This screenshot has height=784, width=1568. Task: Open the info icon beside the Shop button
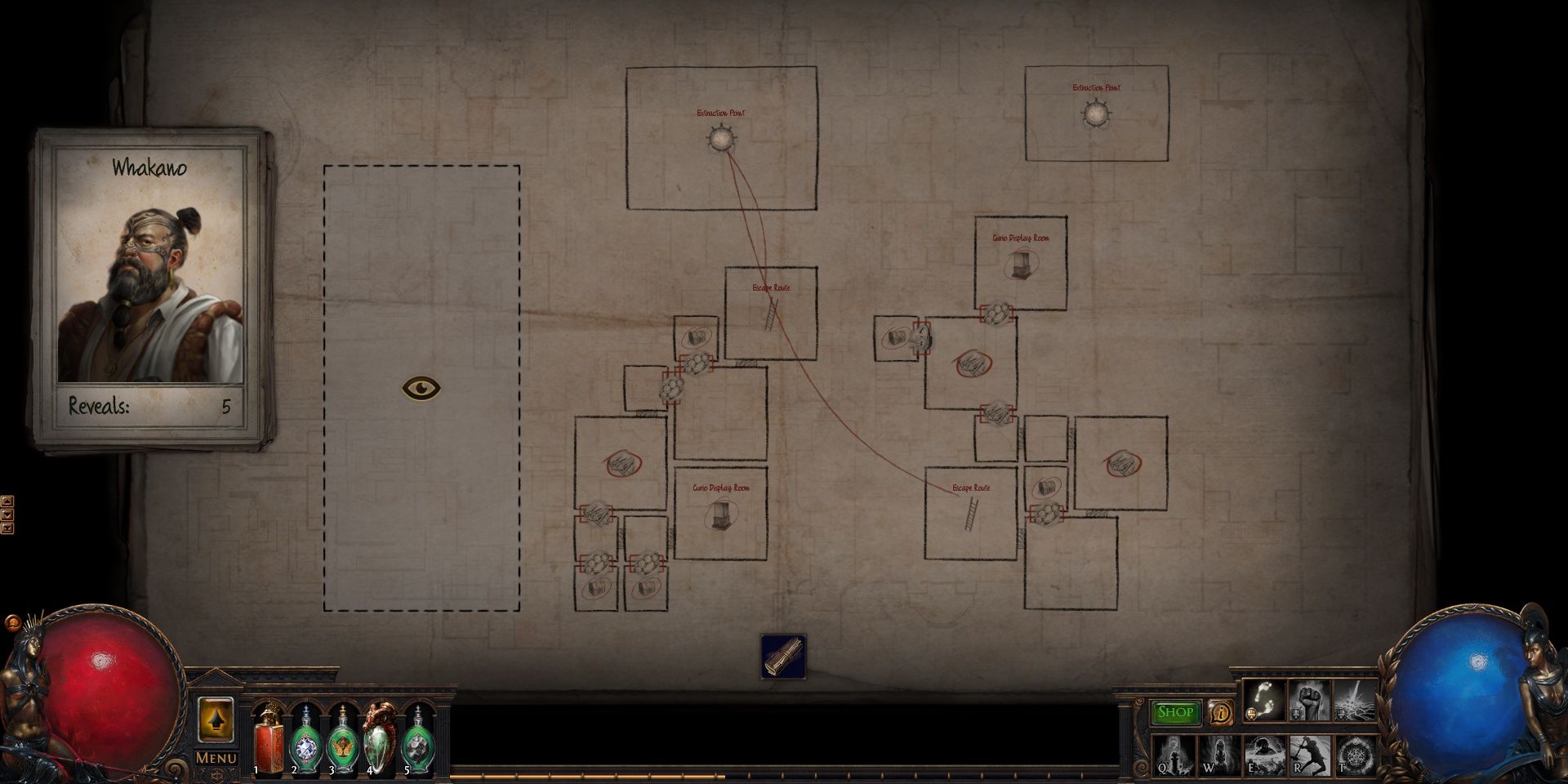click(1220, 714)
